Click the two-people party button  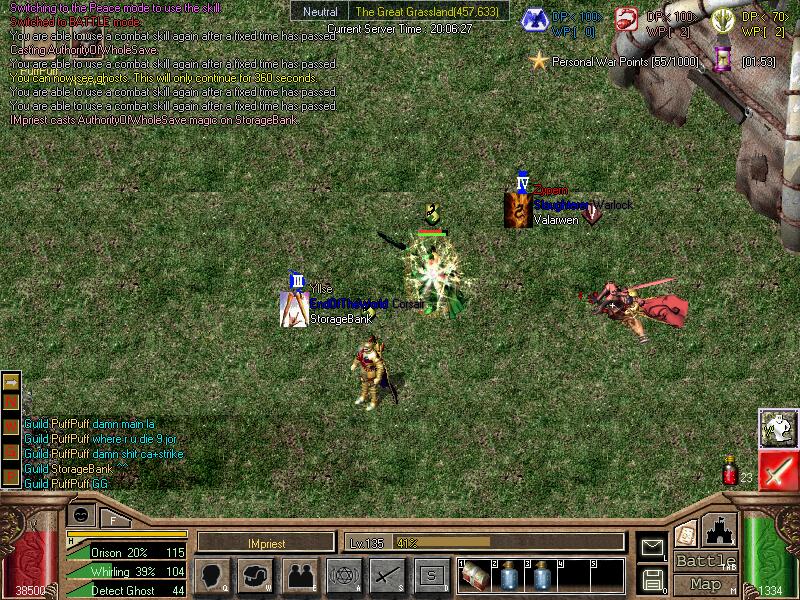(x=298, y=575)
